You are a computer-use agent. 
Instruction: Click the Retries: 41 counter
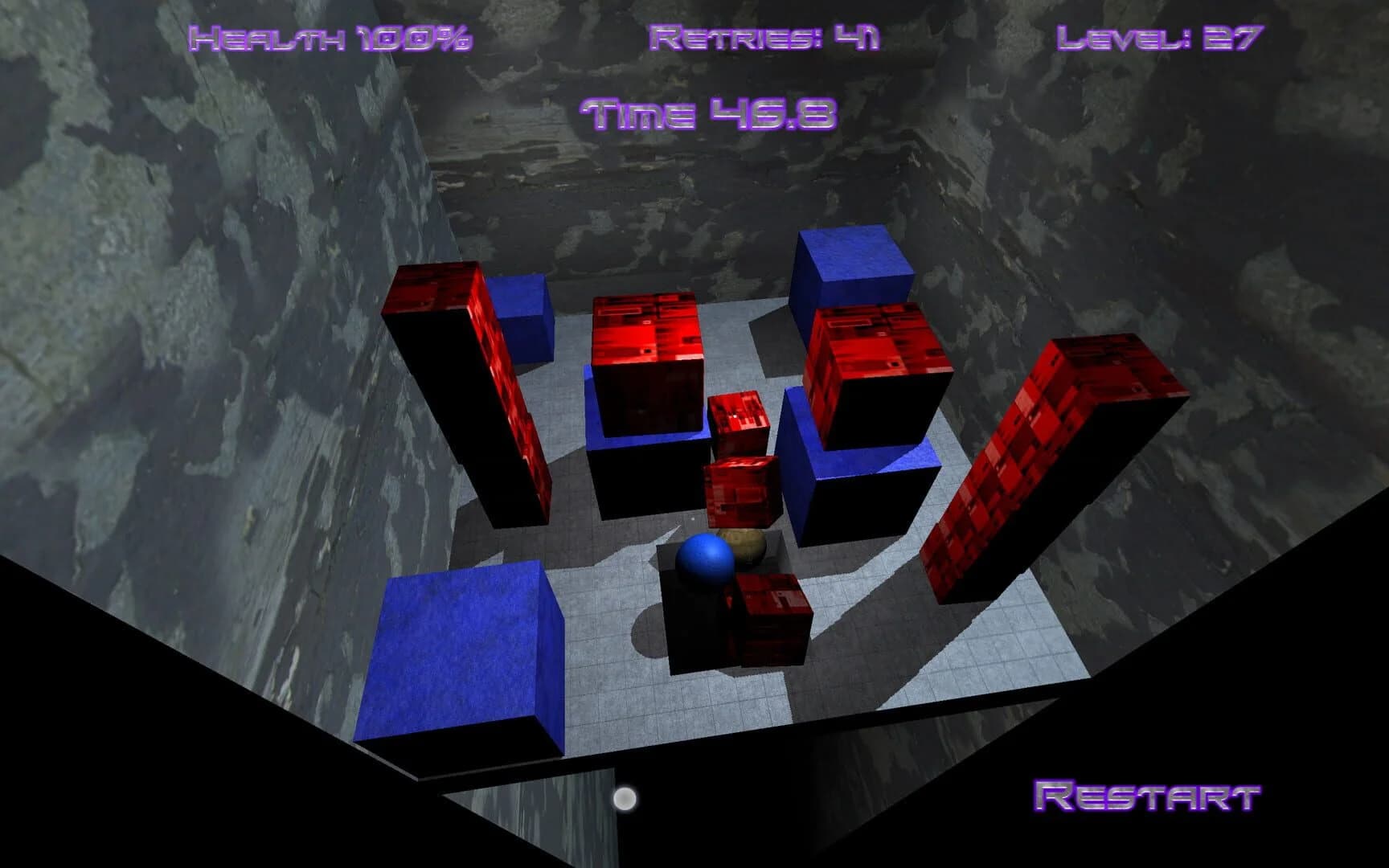pos(764,36)
